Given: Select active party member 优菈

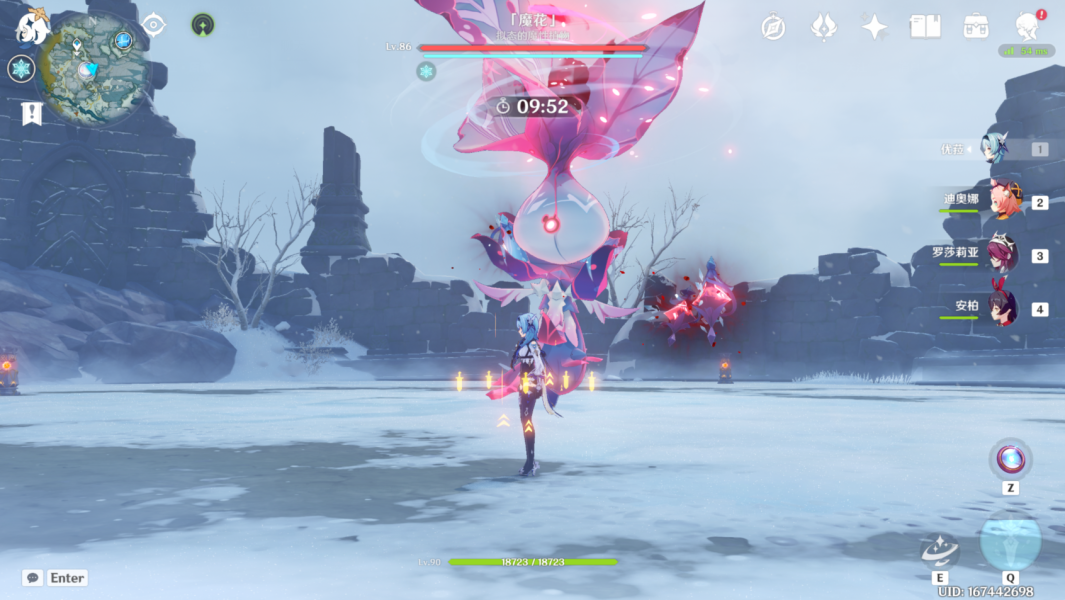Looking at the screenshot, I should (x=1001, y=148).
